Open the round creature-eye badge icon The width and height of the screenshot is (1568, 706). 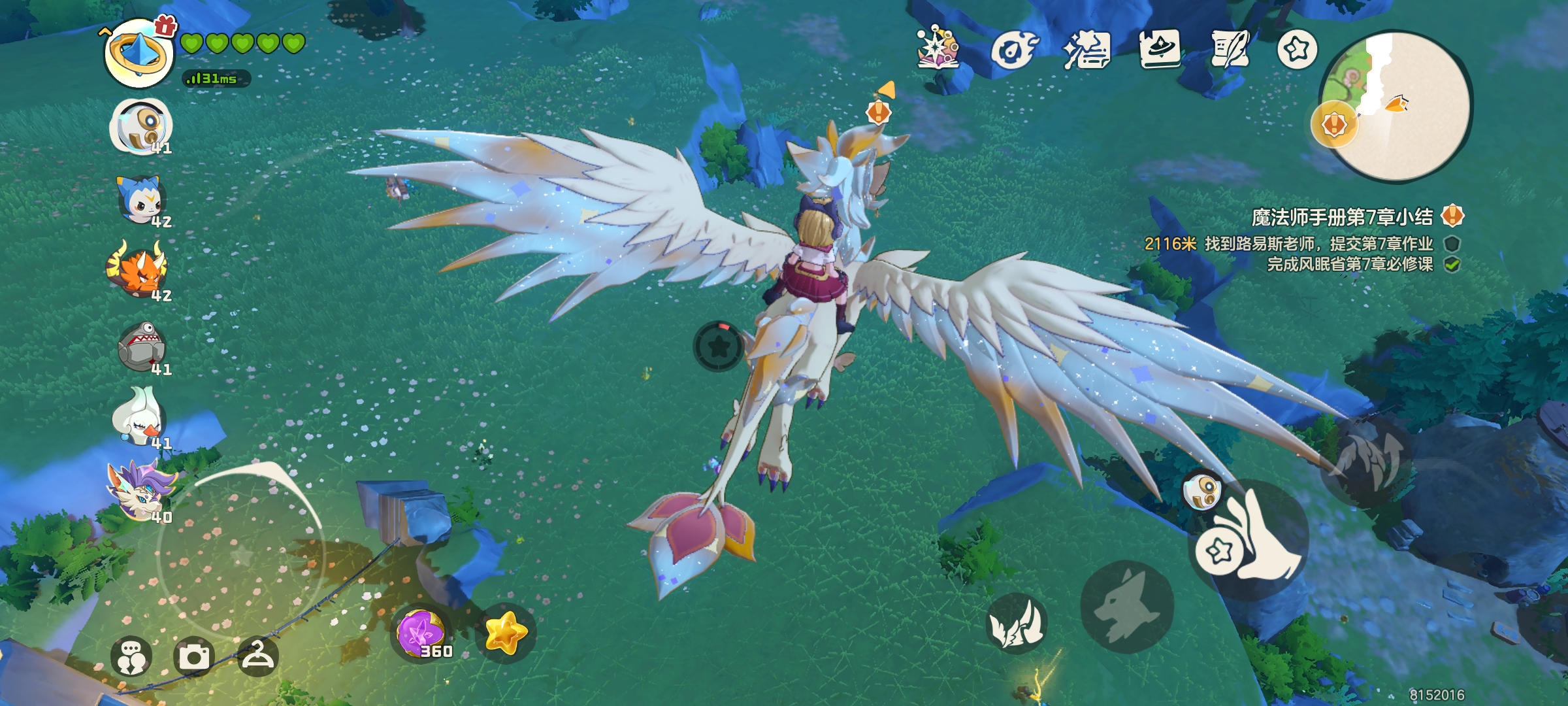[1013, 50]
